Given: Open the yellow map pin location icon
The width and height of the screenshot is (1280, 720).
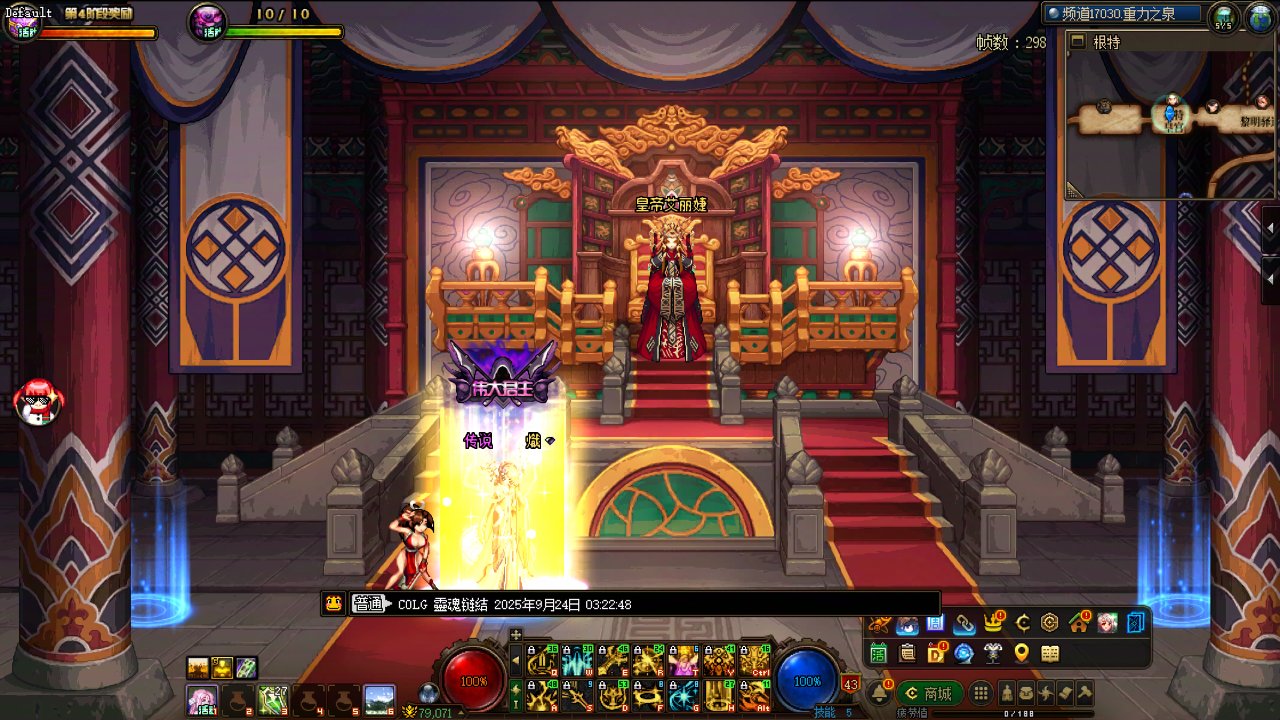Looking at the screenshot, I should tap(1021, 654).
